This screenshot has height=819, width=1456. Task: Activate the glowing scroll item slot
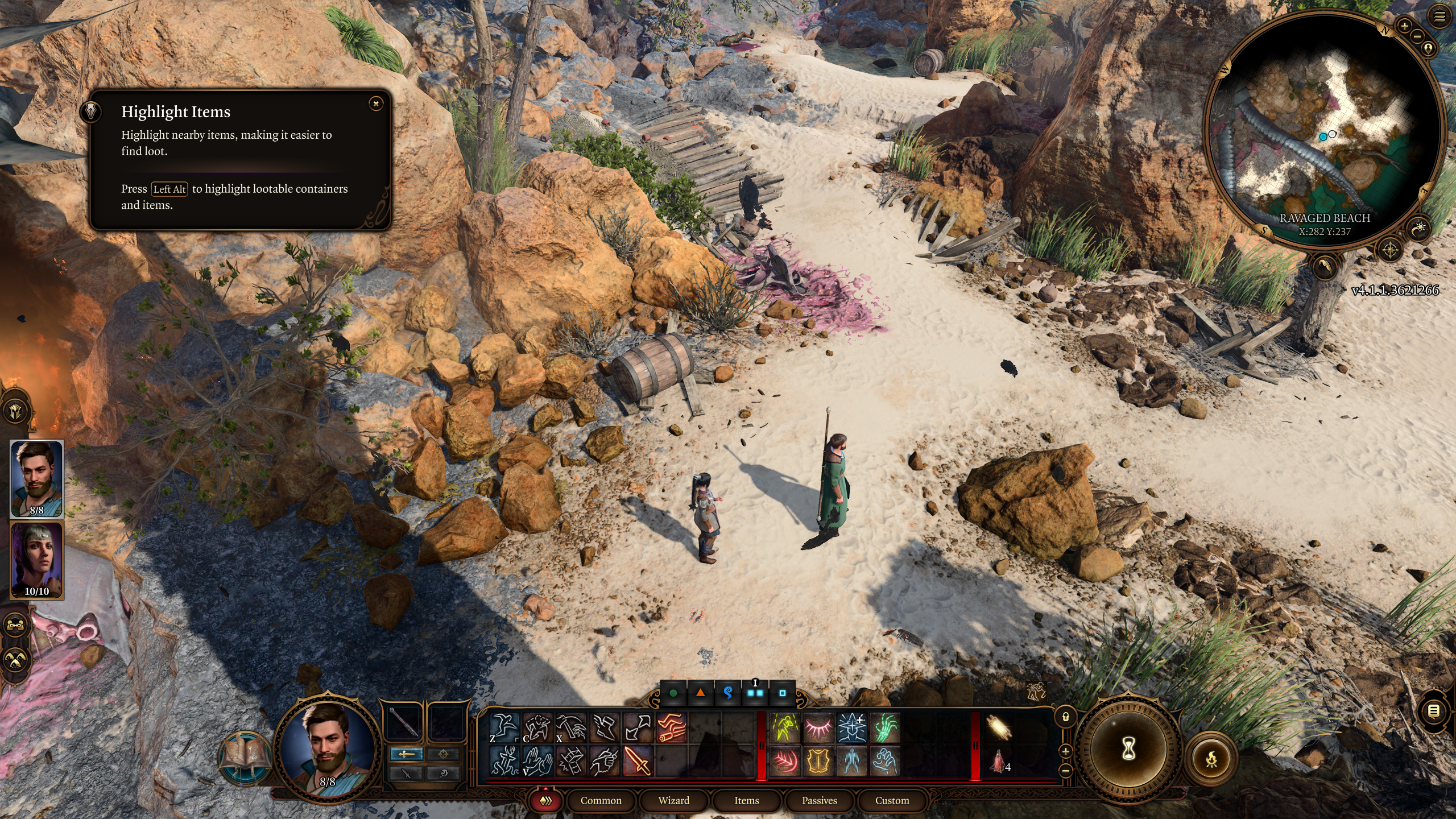coord(999,727)
